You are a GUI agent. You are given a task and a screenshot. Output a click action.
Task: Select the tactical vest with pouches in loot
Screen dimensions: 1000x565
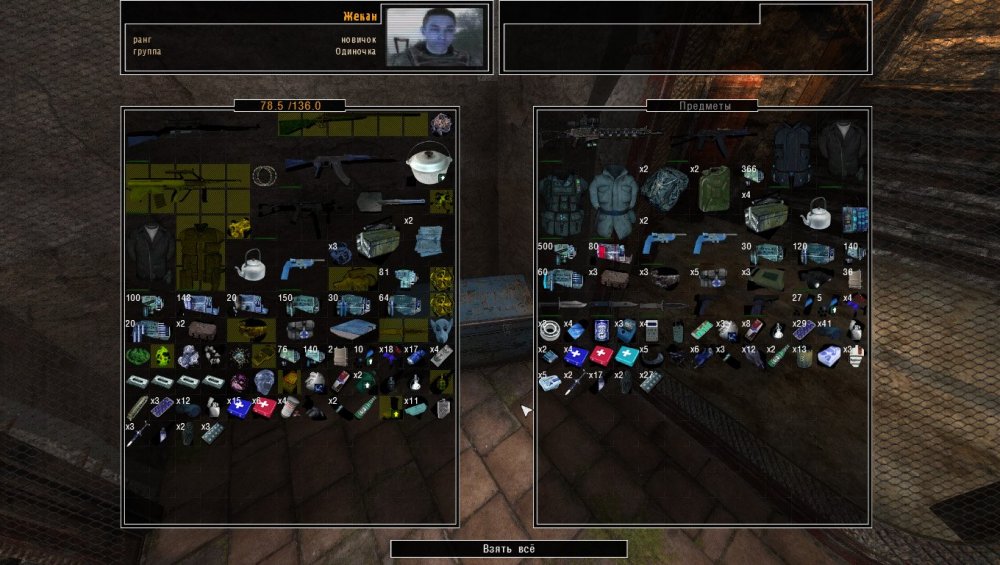coord(561,203)
